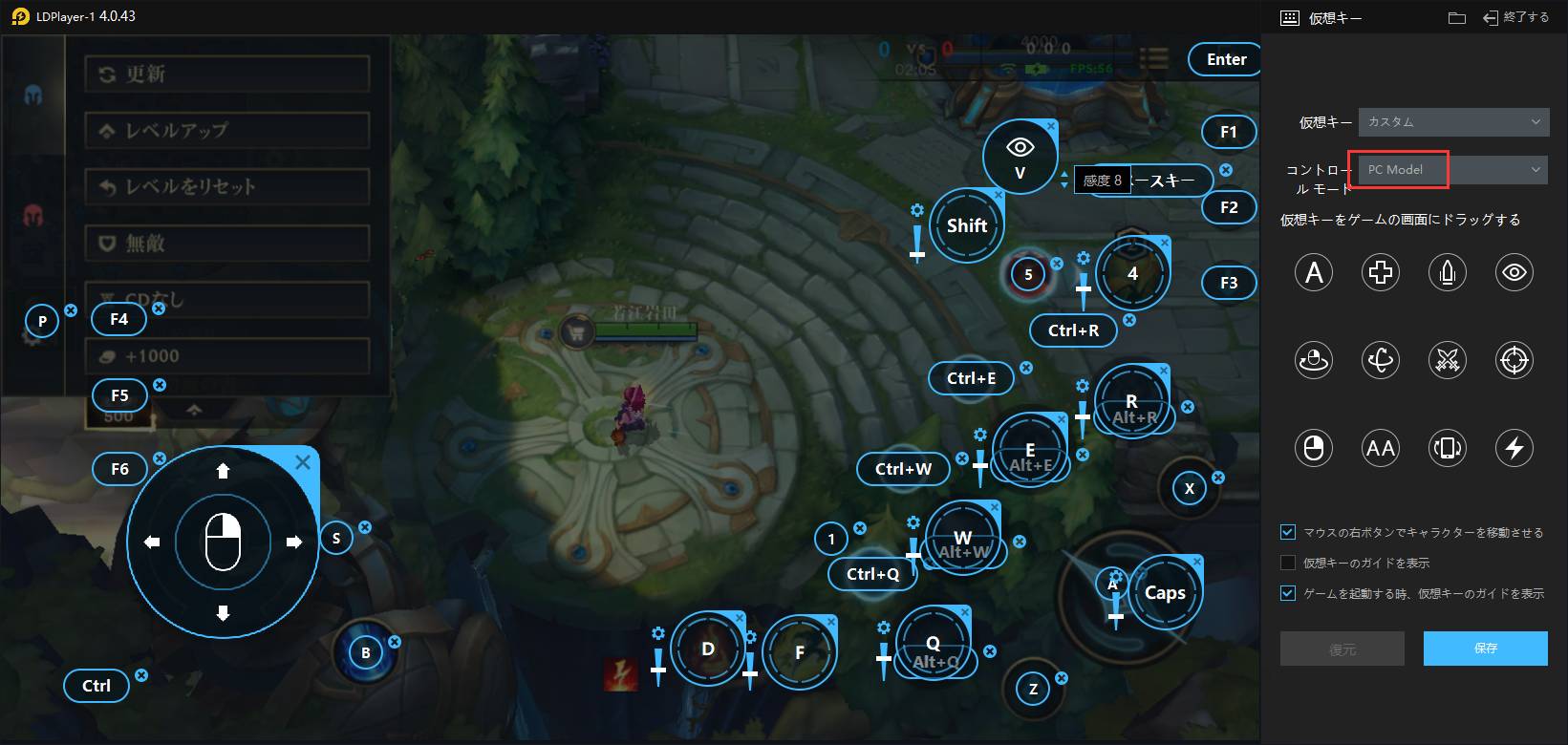This screenshot has height=745, width=1568.
Task: Pick the lightning bolt macro tool
Action: coord(1514,447)
